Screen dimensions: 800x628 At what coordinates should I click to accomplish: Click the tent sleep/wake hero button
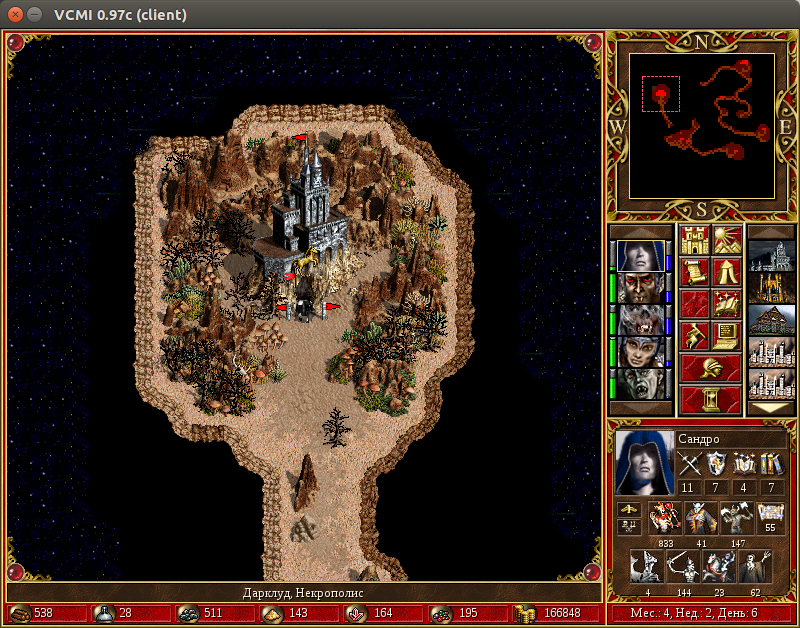(726, 273)
